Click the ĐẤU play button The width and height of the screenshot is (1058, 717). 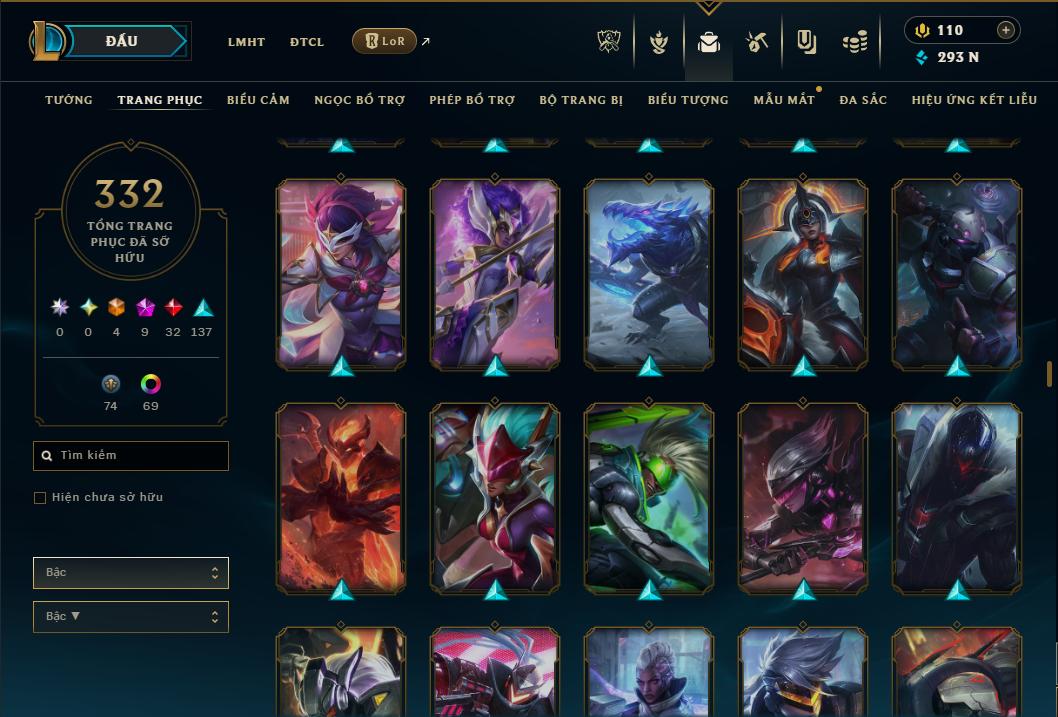click(x=122, y=41)
